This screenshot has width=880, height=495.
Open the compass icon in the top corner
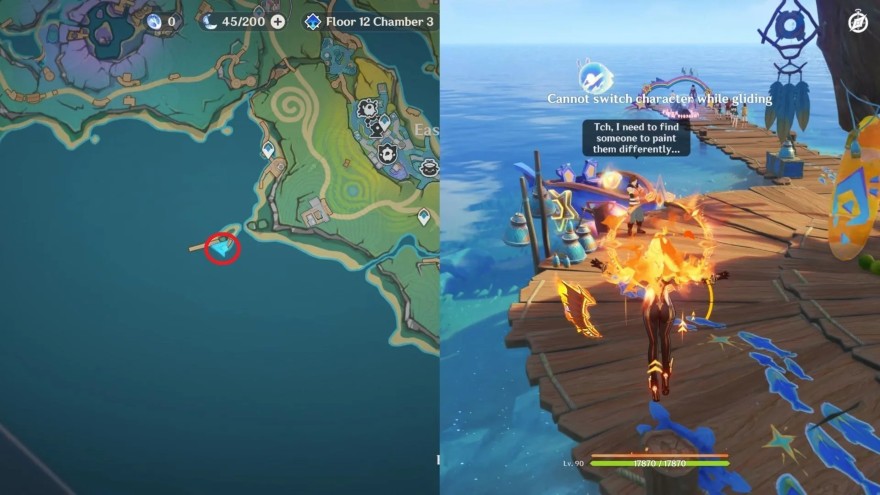(x=858, y=21)
